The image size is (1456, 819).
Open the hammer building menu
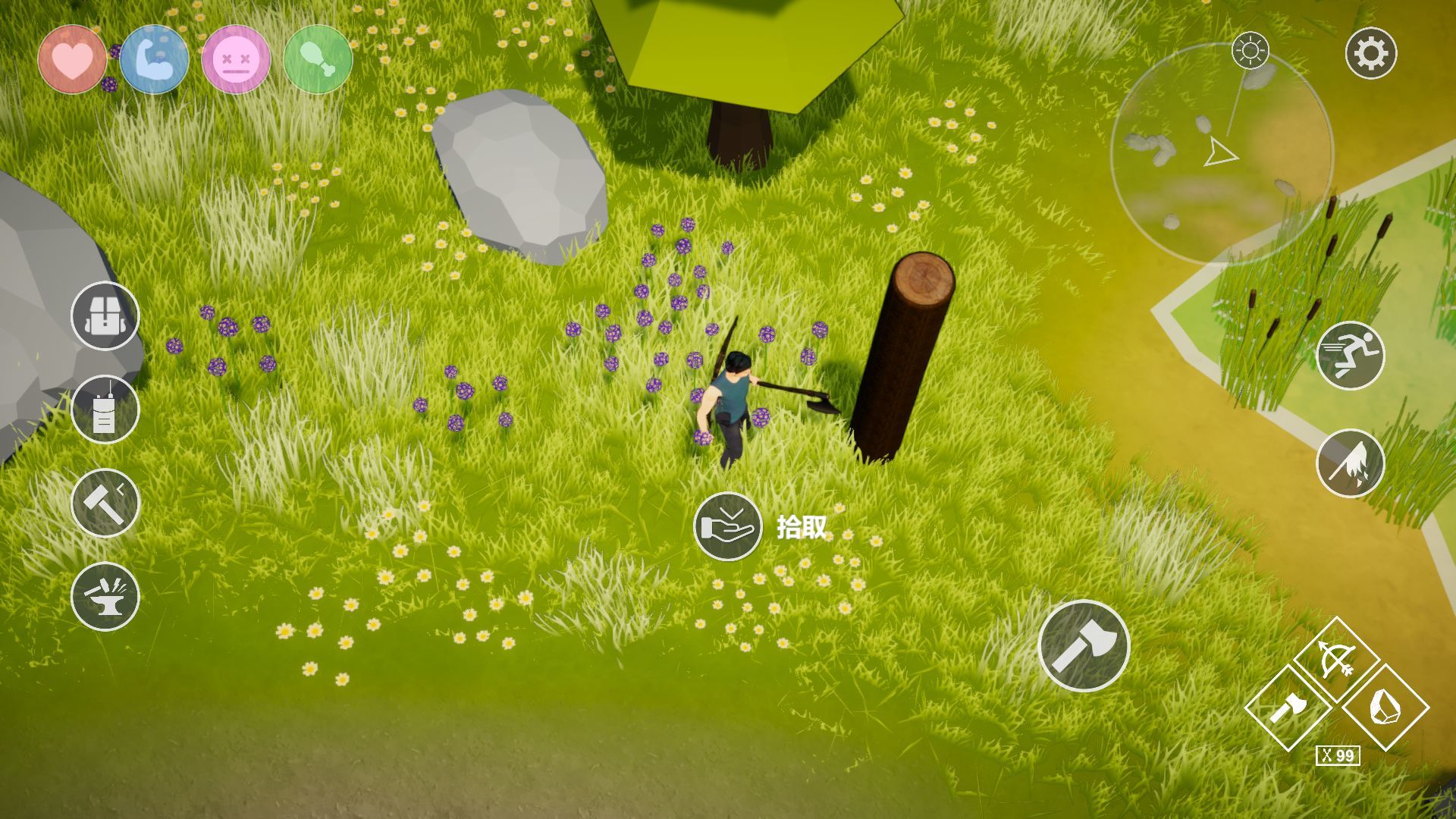click(105, 503)
